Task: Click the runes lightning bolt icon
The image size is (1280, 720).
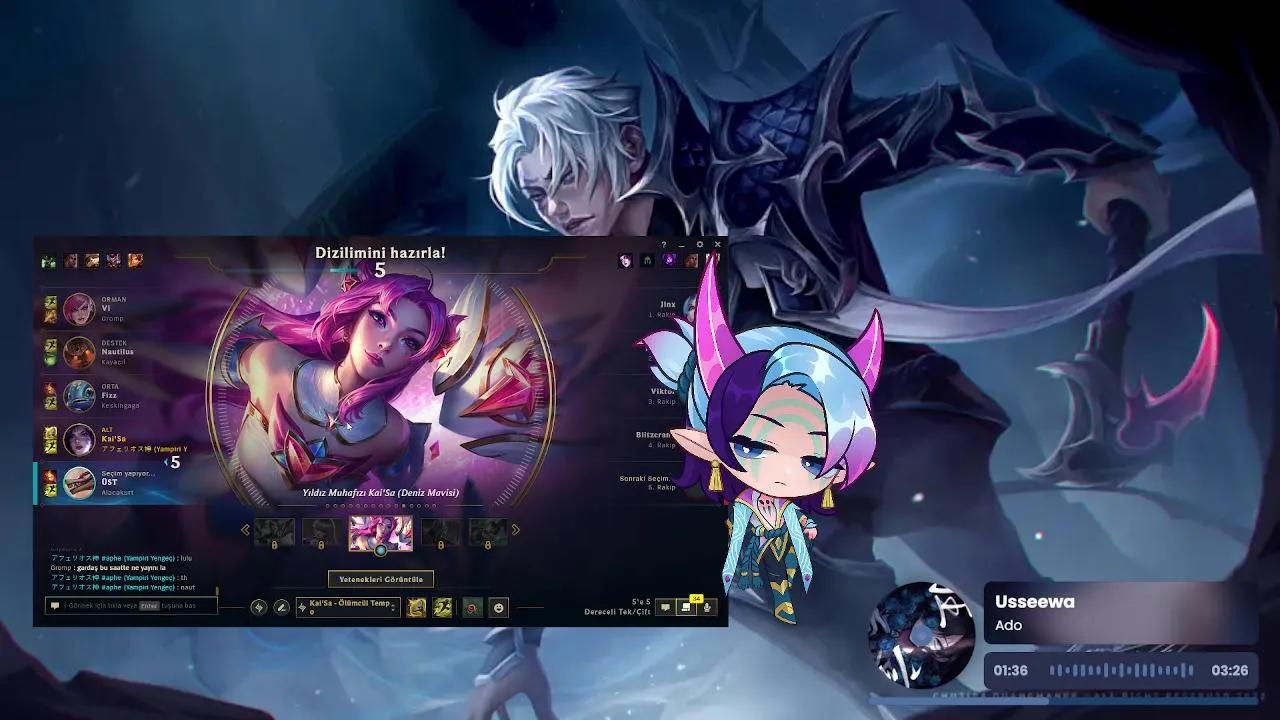Action: [259, 607]
